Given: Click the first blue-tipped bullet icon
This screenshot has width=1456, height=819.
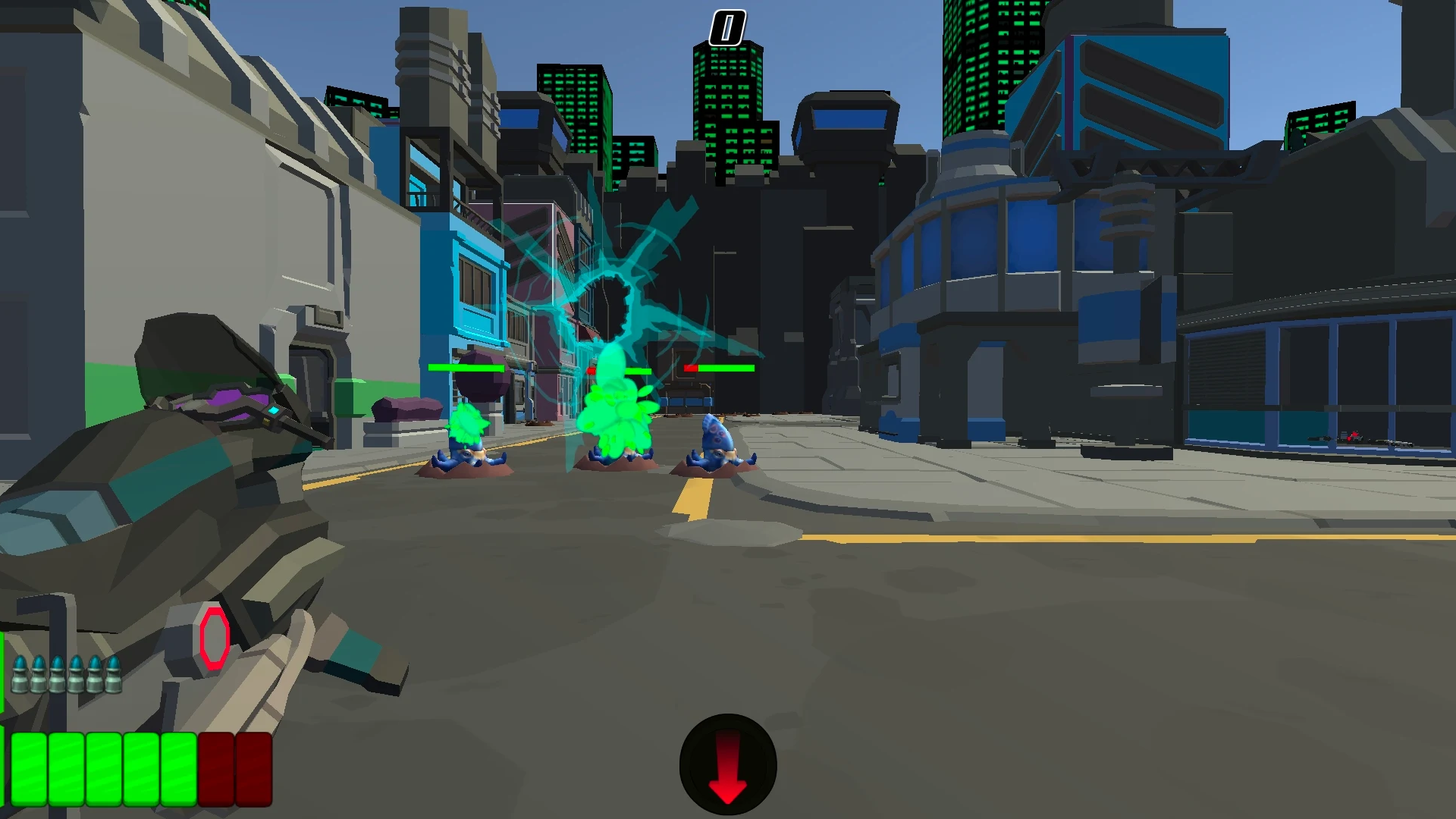Looking at the screenshot, I should (x=20, y=673).
